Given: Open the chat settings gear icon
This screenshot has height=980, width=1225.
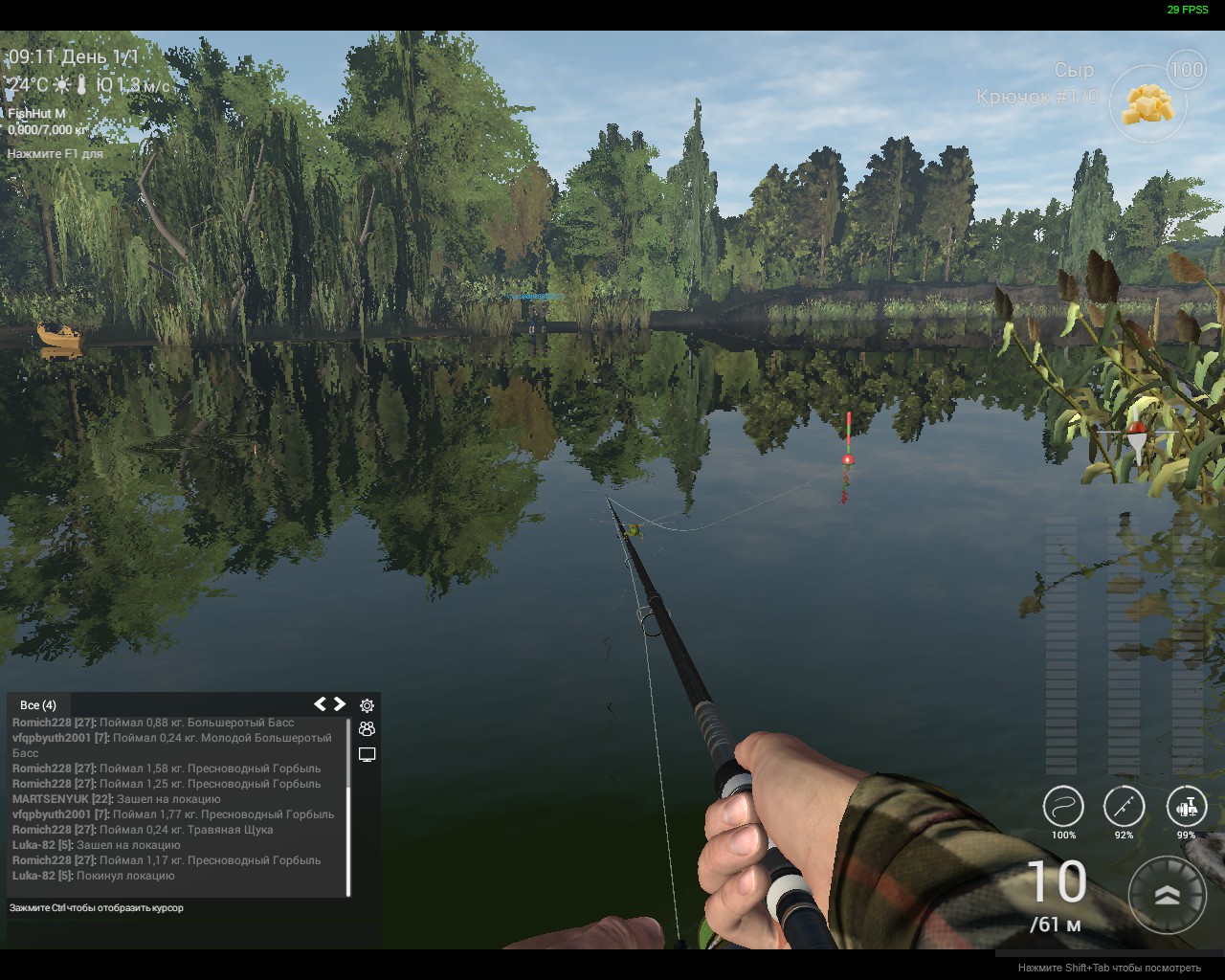Looking at the screenshot, I should (x=366, y=705).
